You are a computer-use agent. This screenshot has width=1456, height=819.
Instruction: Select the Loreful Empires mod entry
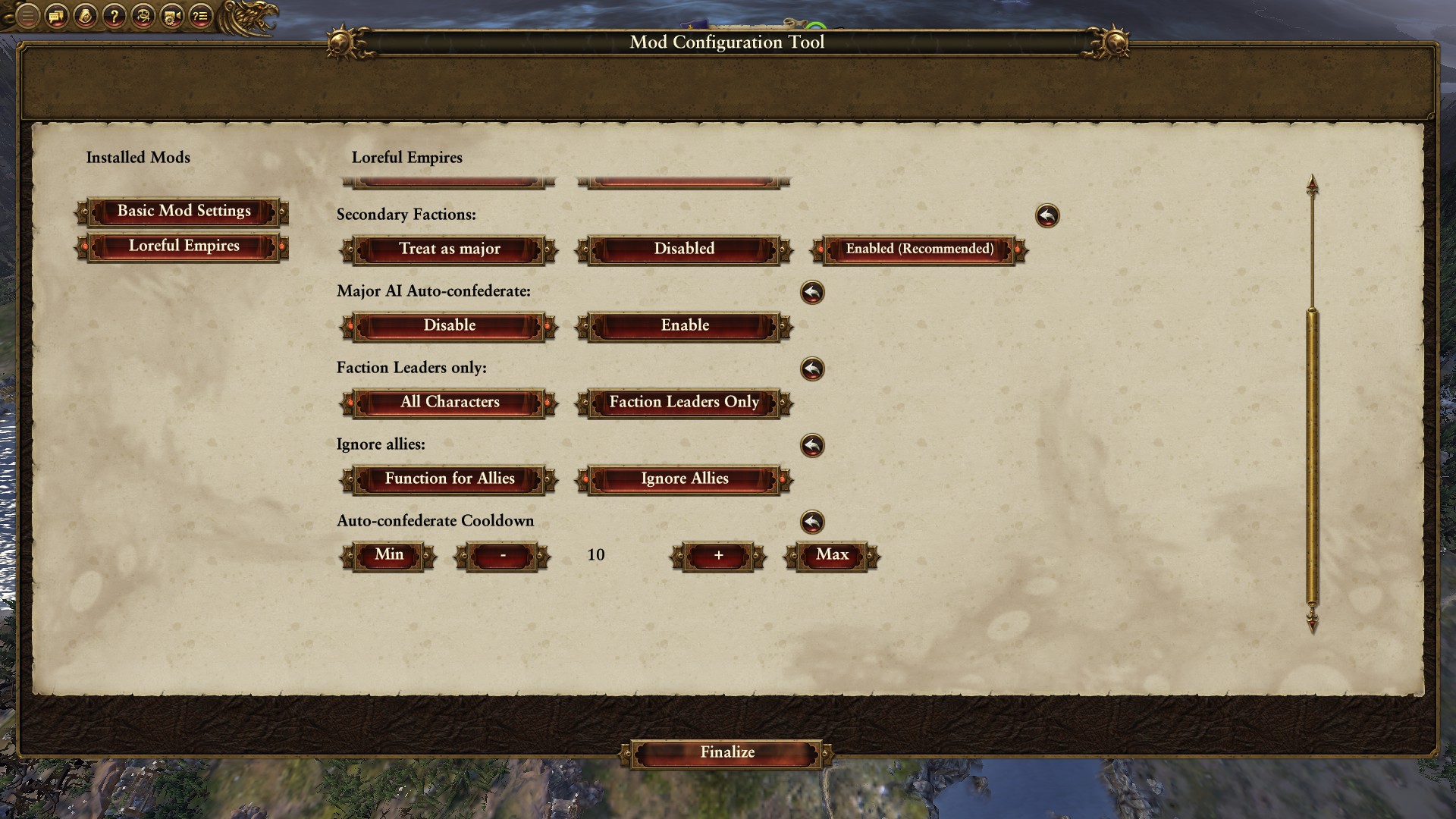(183, 246)
